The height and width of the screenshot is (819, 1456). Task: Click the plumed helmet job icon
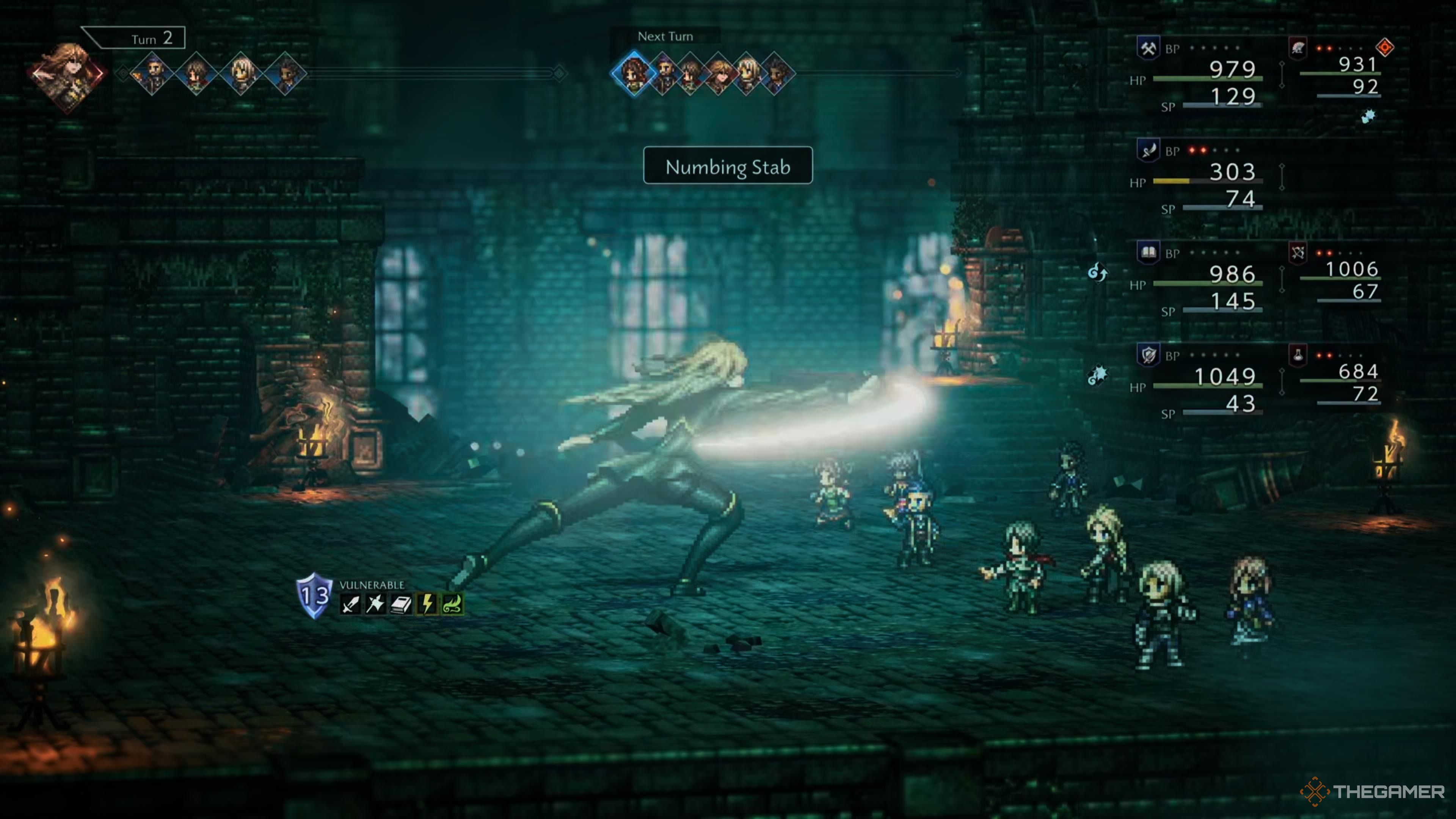point(1298,48)
